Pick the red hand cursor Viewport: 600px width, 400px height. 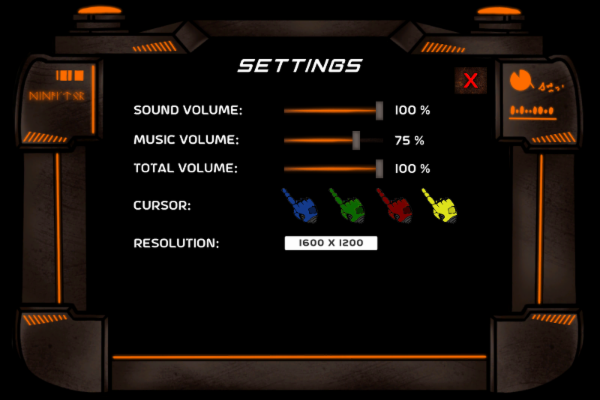pyautogui.click(x=393, y=205)
